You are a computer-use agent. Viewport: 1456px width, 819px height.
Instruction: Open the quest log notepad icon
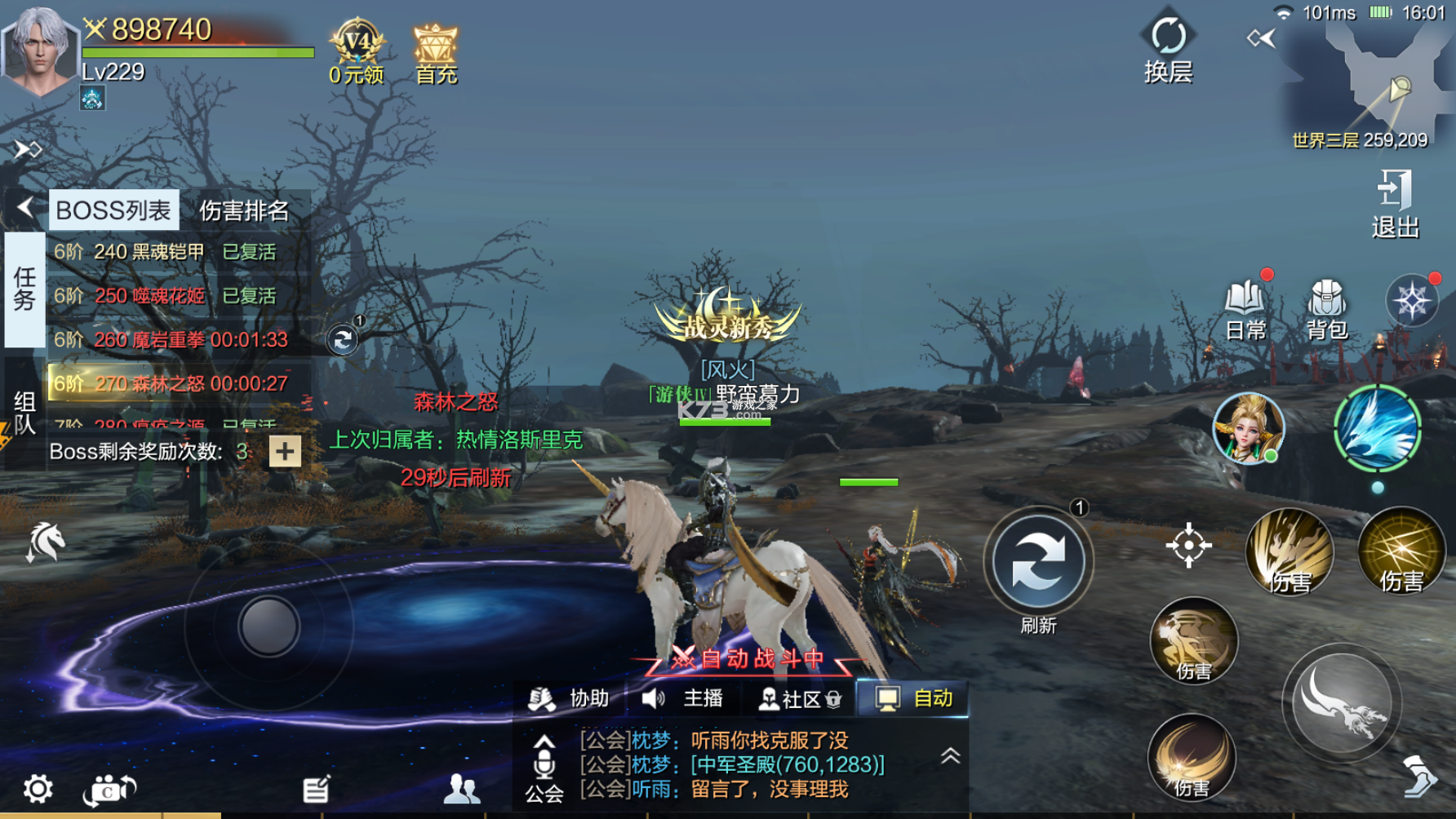pyautogui.click(x=314, y=786)
